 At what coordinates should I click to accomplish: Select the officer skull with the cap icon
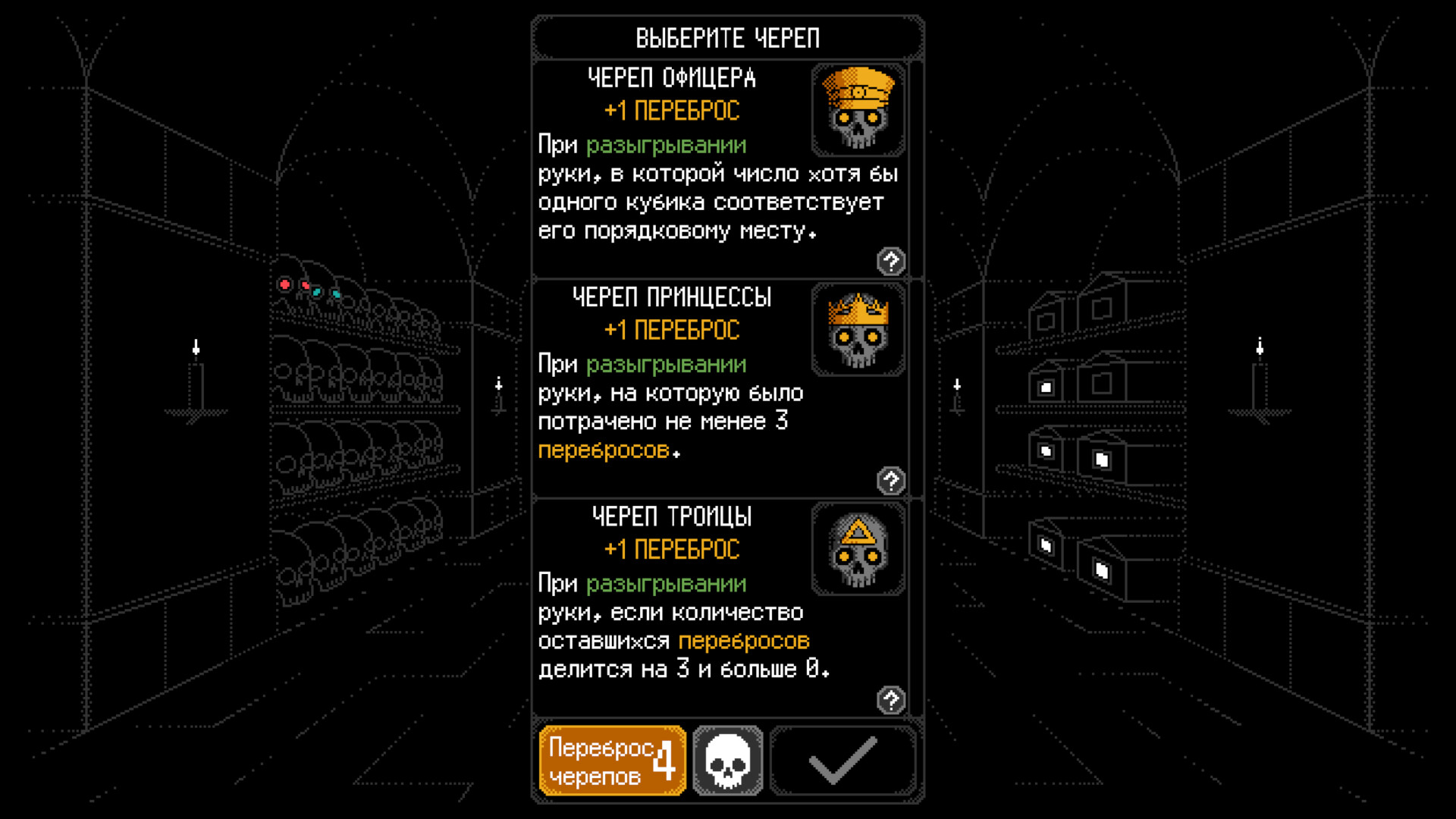pos(858,108)
